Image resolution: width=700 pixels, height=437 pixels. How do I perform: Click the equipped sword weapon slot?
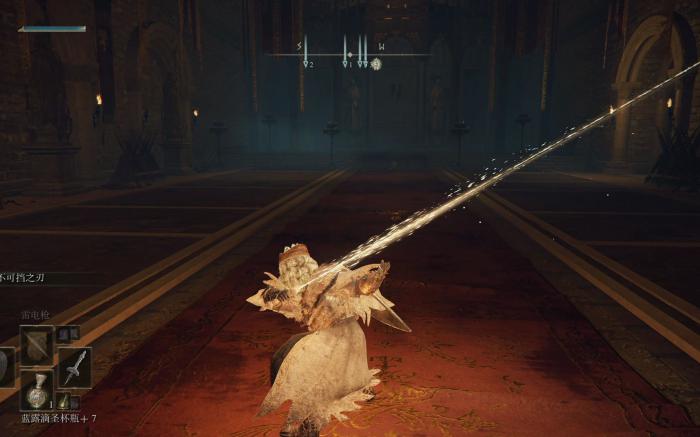[74, 366]
